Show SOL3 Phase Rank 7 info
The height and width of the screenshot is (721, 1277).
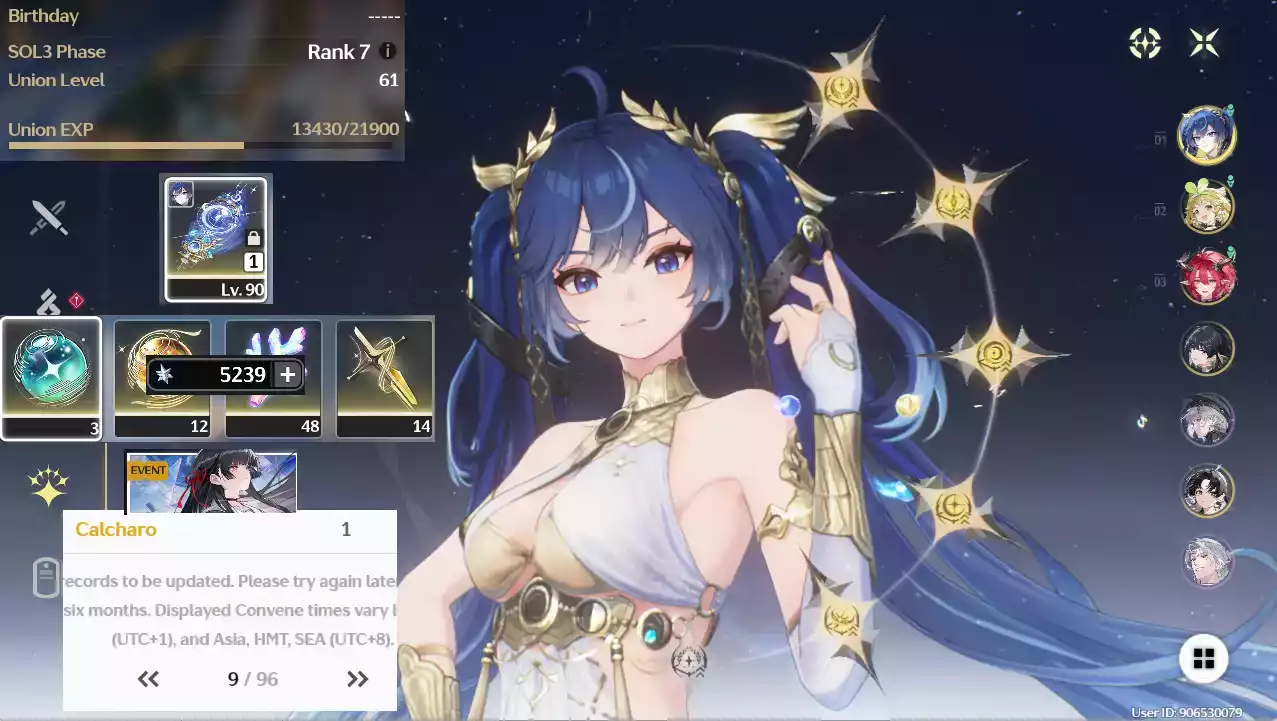388,52
